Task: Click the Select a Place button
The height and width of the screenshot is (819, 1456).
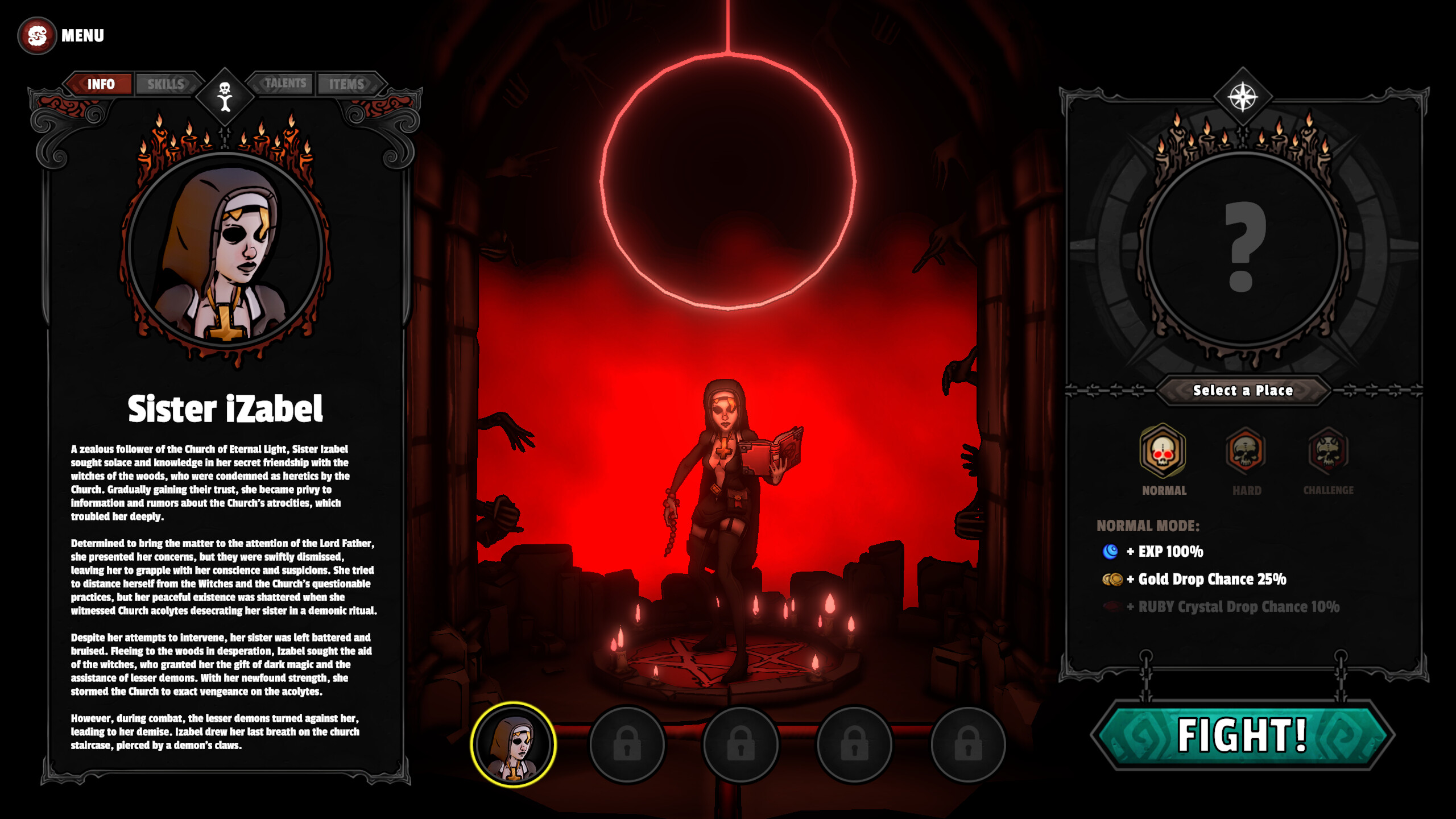Action: pyautogui.click(x=1243, y=391)
